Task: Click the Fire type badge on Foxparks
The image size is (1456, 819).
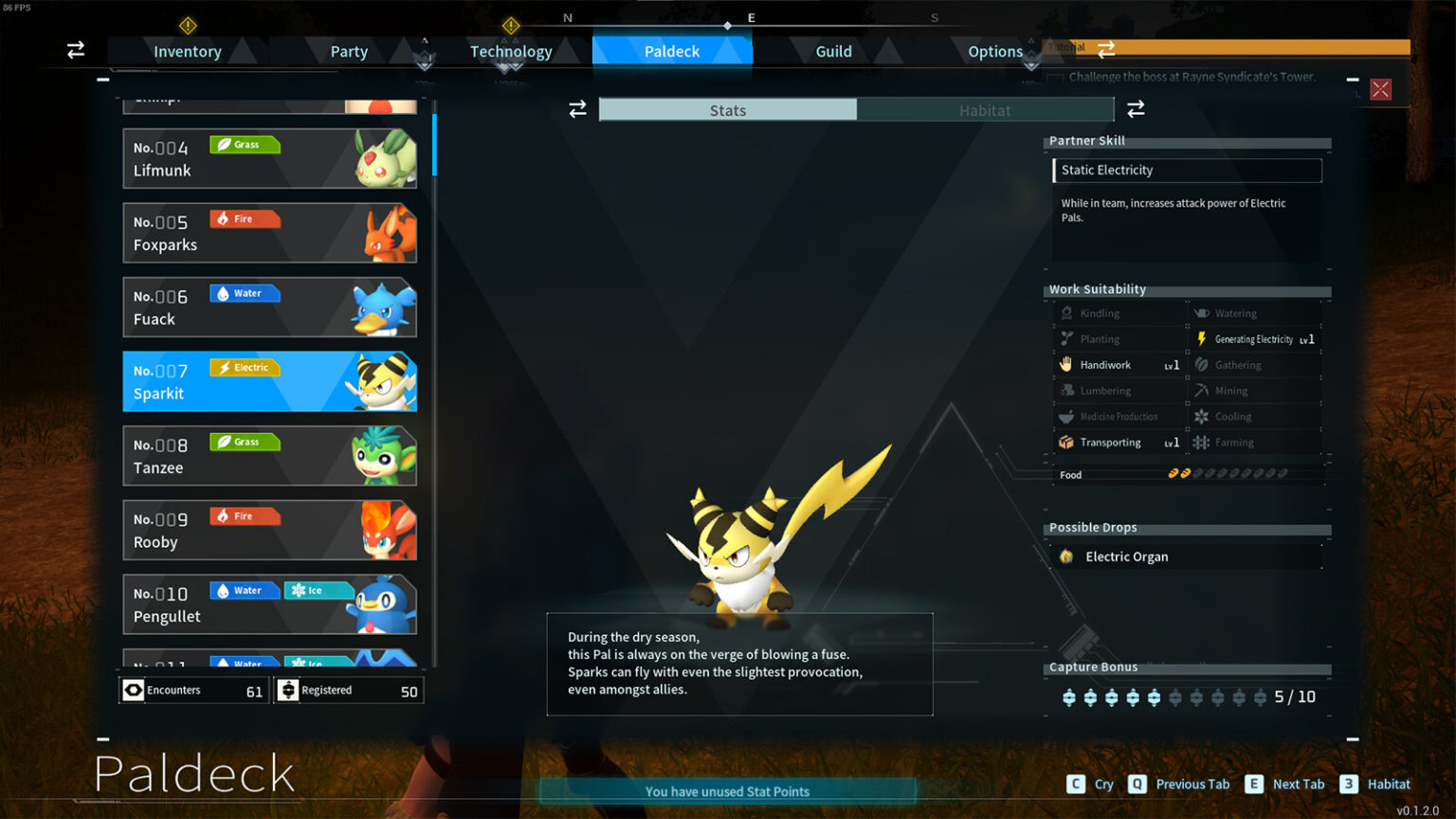Action: coord(245,219)
